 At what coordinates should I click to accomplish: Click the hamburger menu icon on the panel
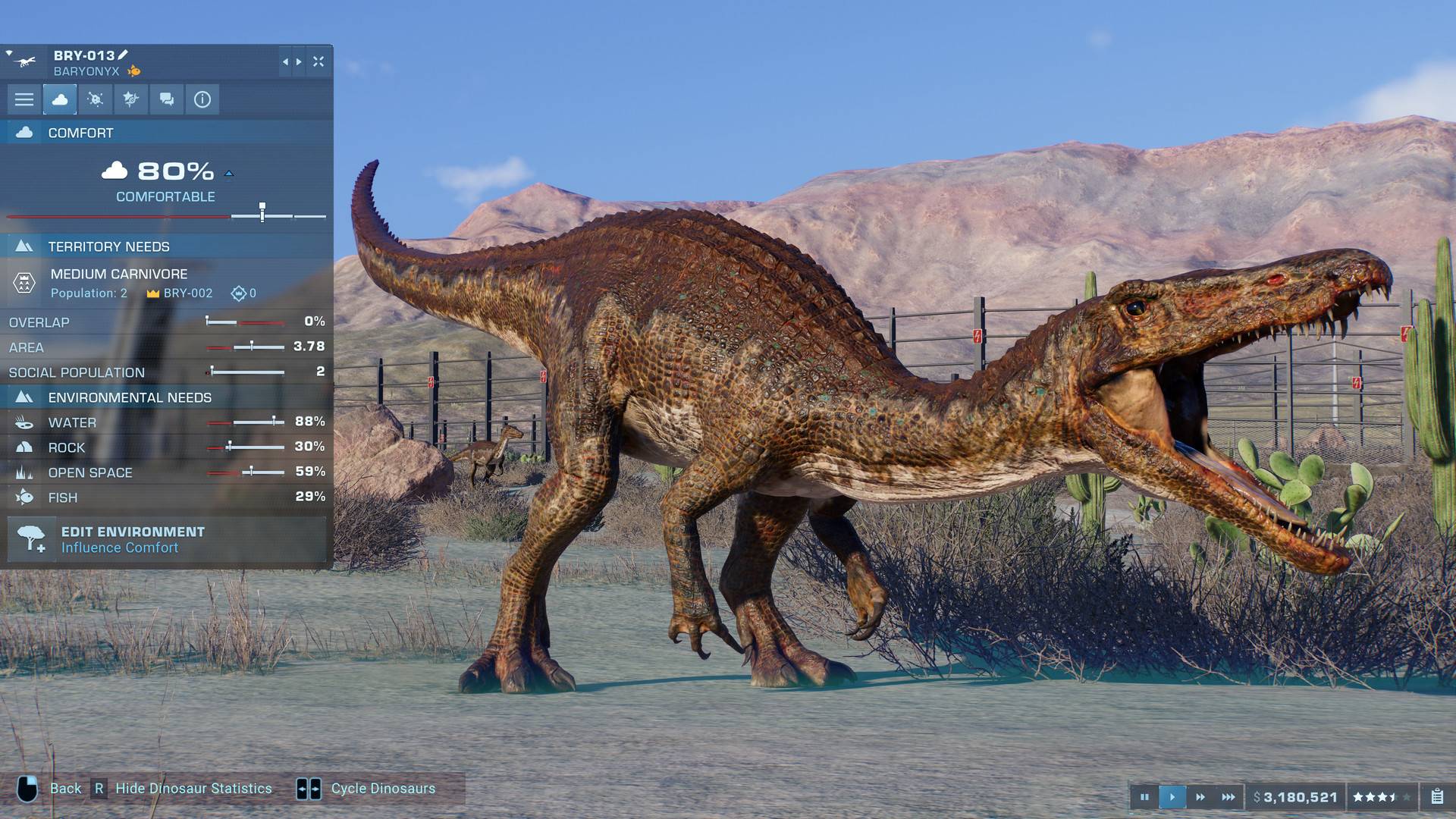(25, 99)
